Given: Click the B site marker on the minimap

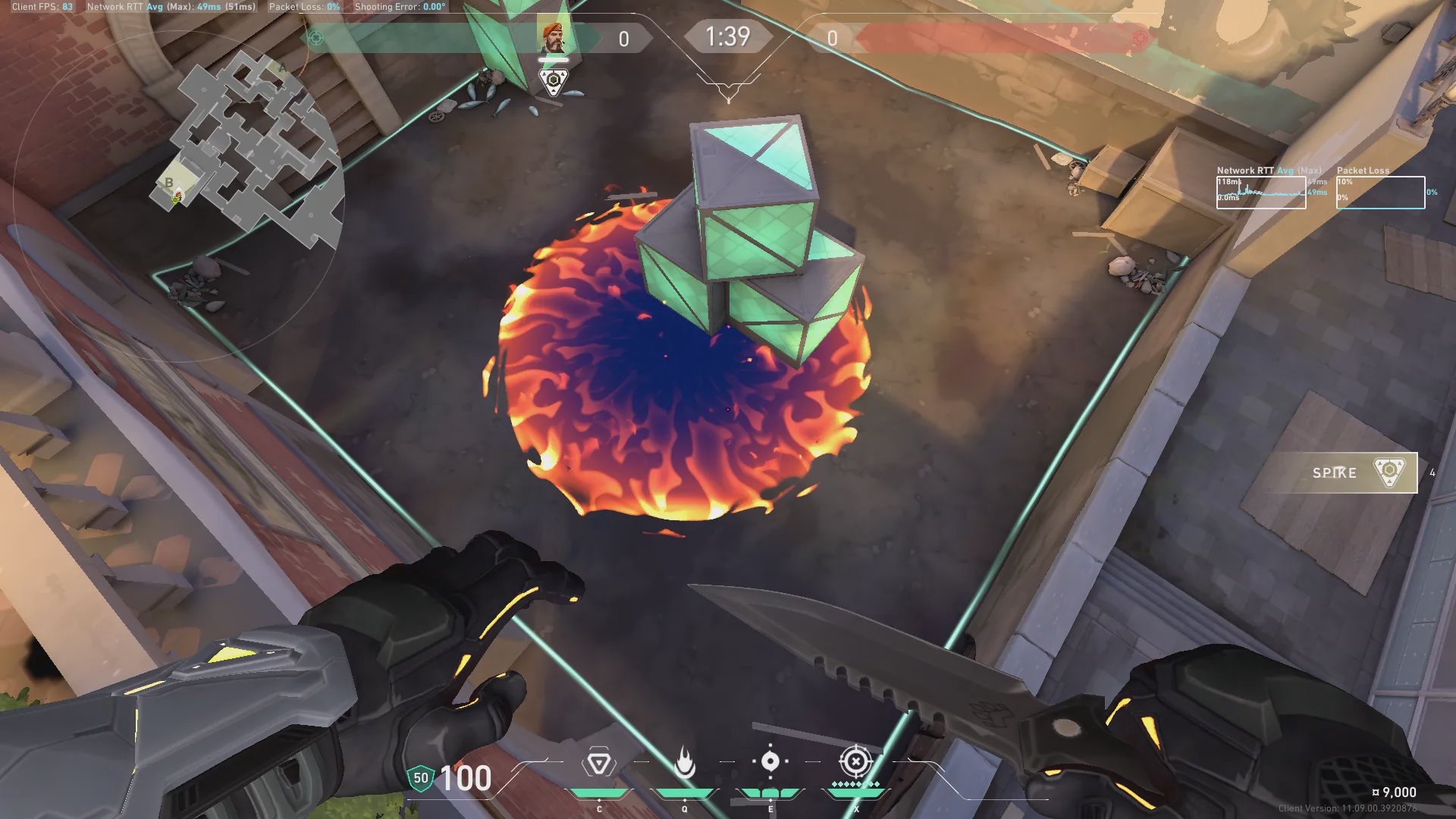Looking at the screenshot, I should tap(168, 183).
